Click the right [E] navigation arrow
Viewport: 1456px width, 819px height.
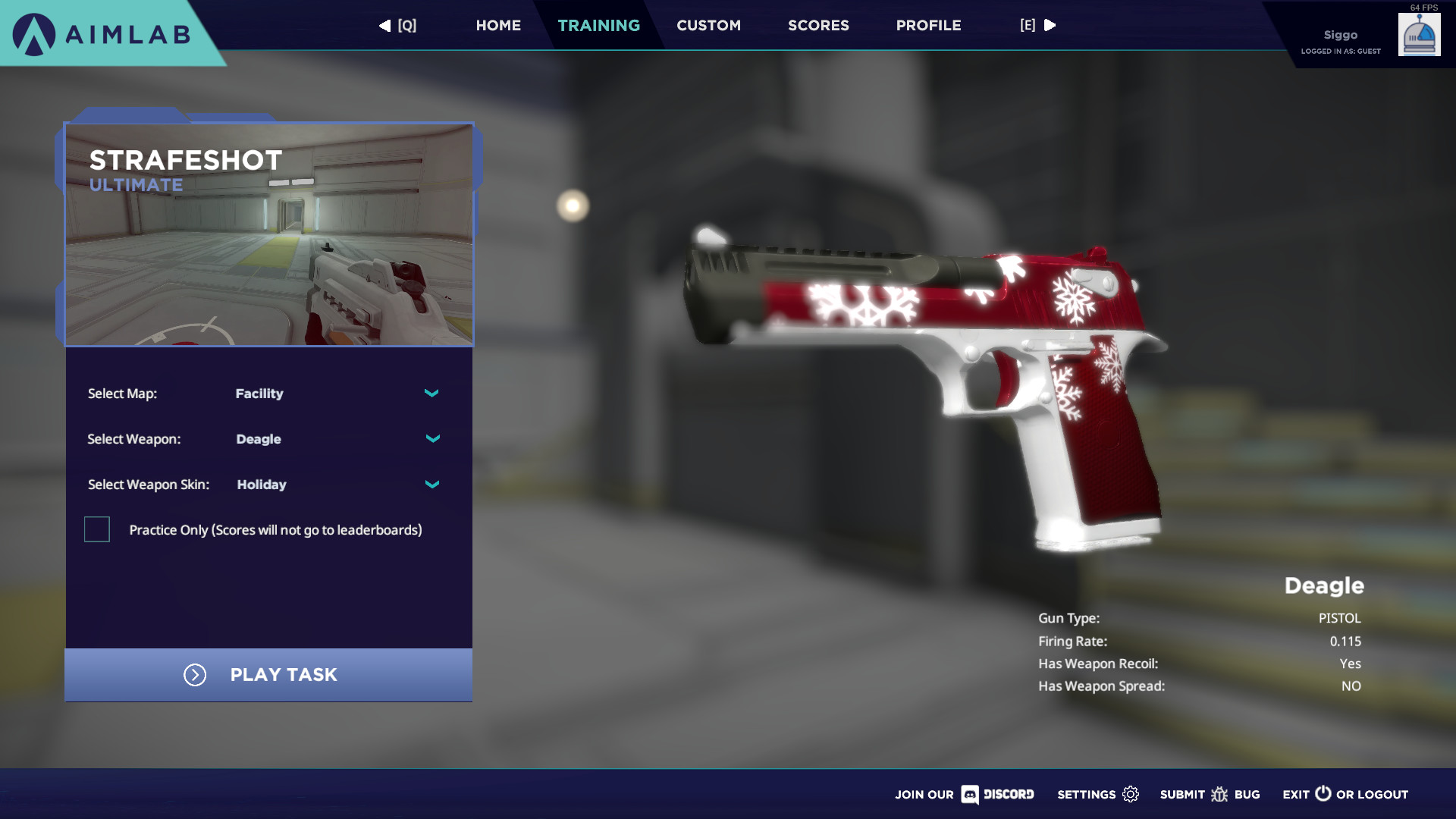[1050, 25]
